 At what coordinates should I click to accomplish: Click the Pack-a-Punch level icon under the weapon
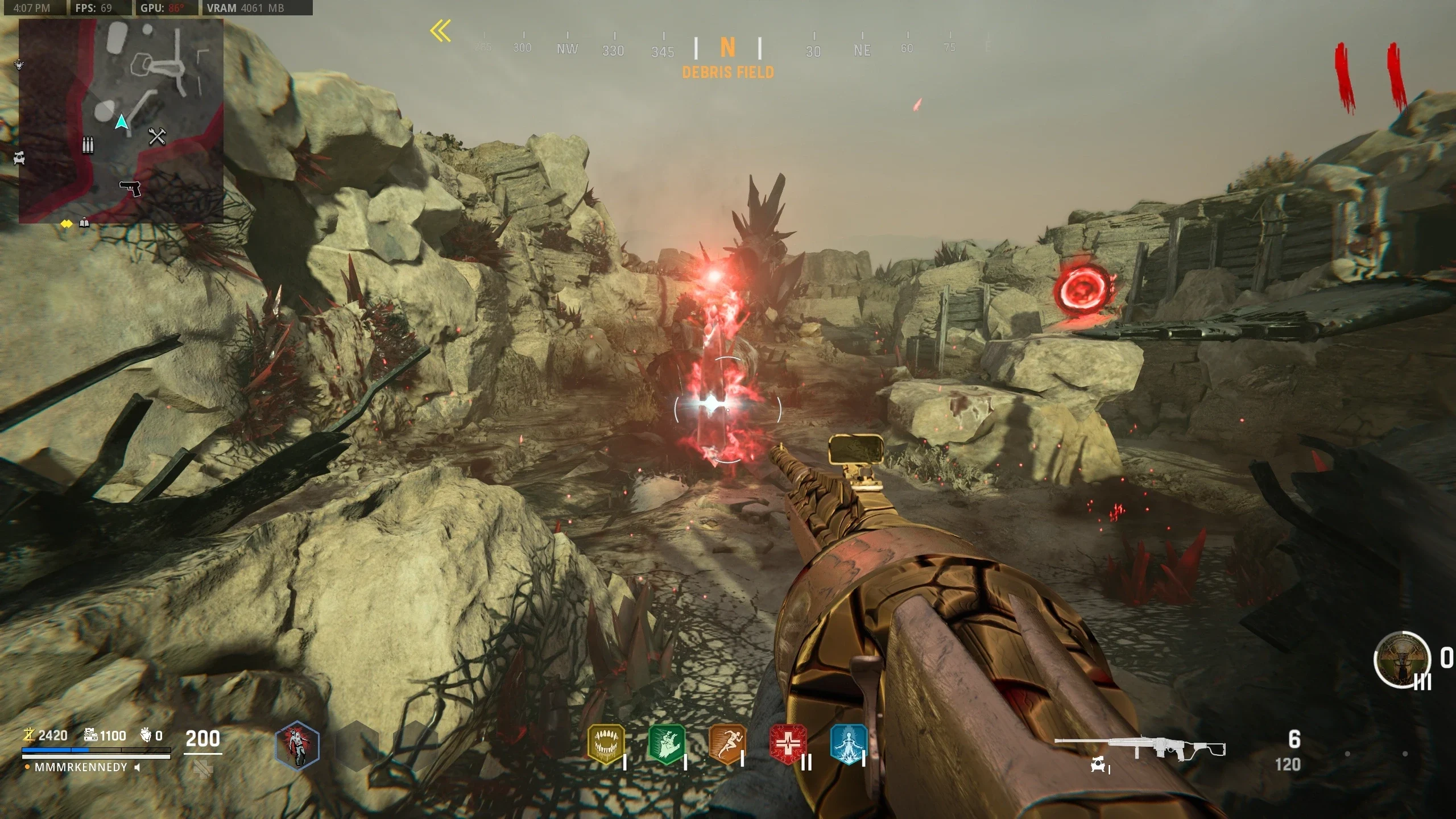pos(1098,766)
